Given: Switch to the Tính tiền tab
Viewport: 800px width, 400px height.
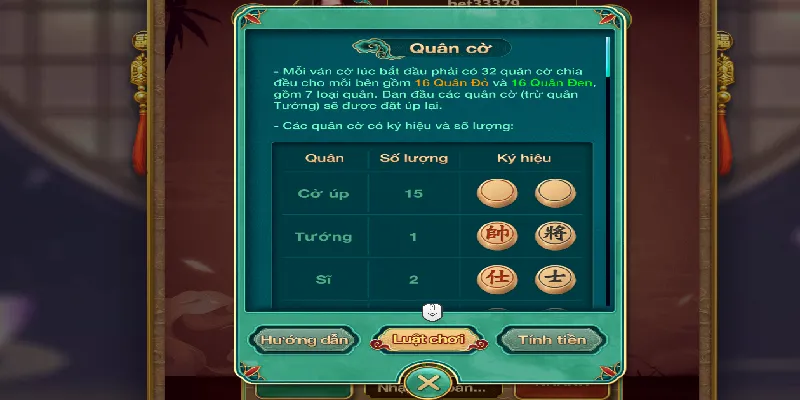Looking at the screenshot, I should click(553, 339).
